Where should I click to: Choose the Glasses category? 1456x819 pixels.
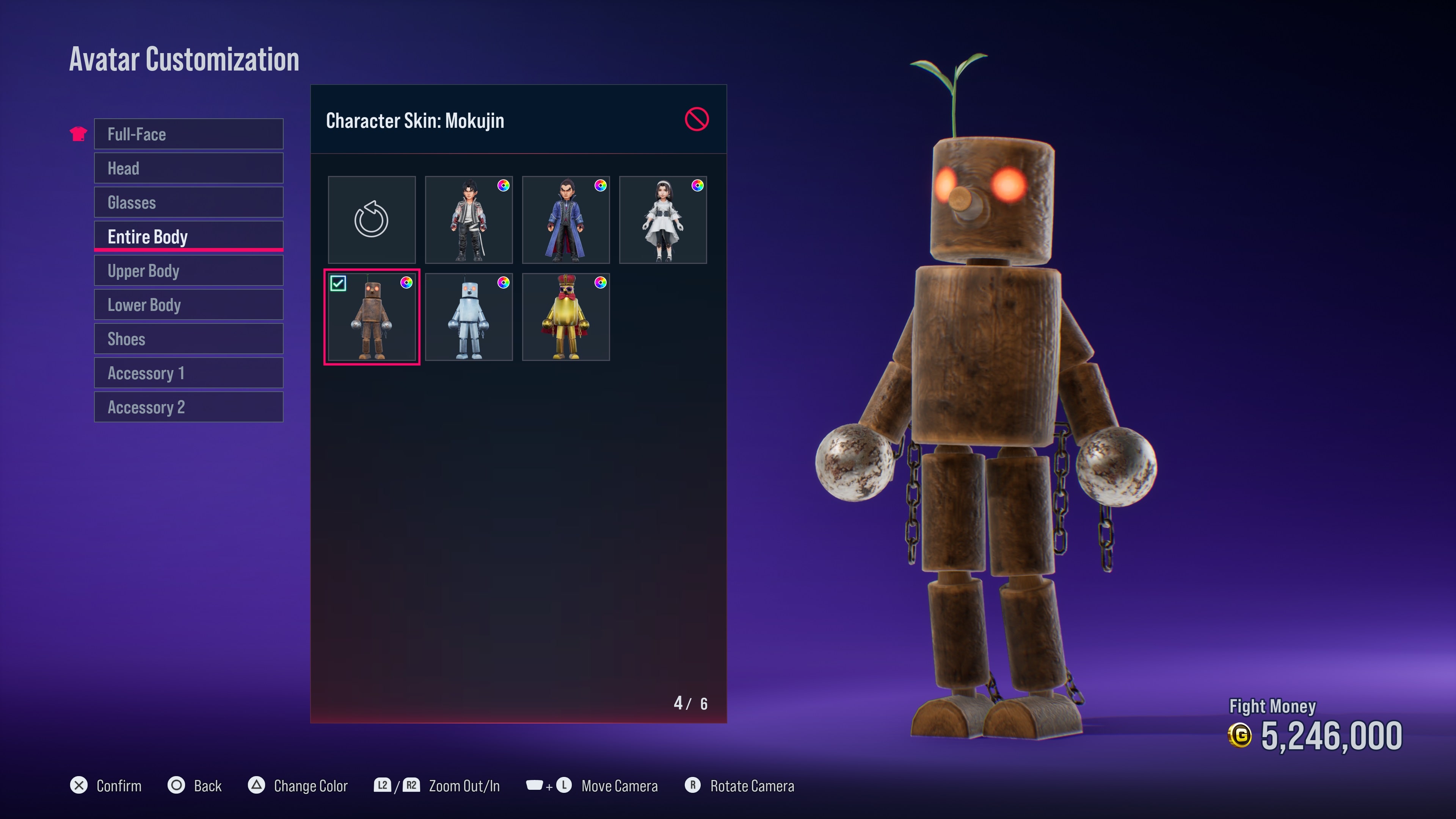(188, 202)
